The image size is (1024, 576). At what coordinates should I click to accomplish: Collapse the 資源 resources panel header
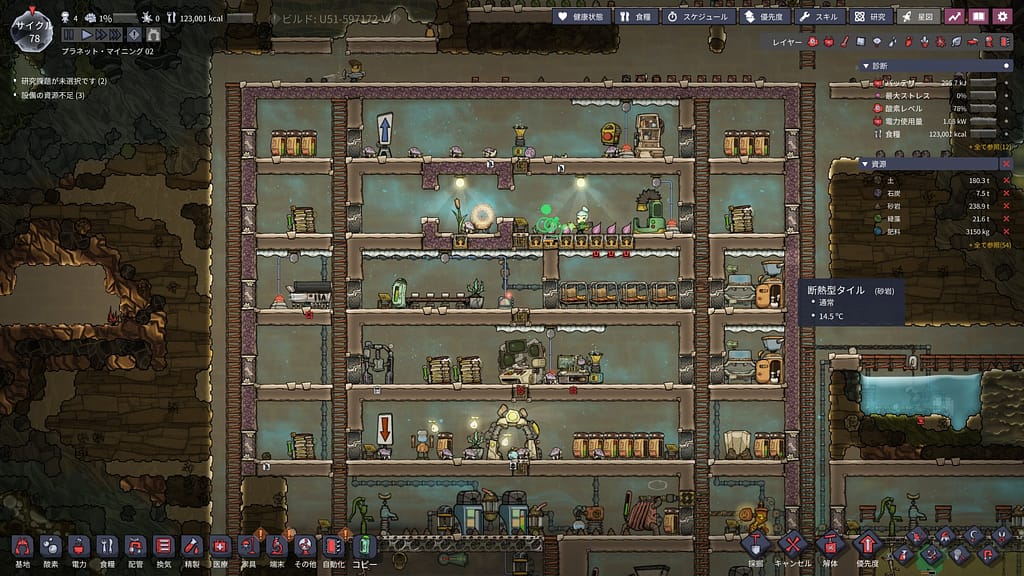tap(864, 164)
